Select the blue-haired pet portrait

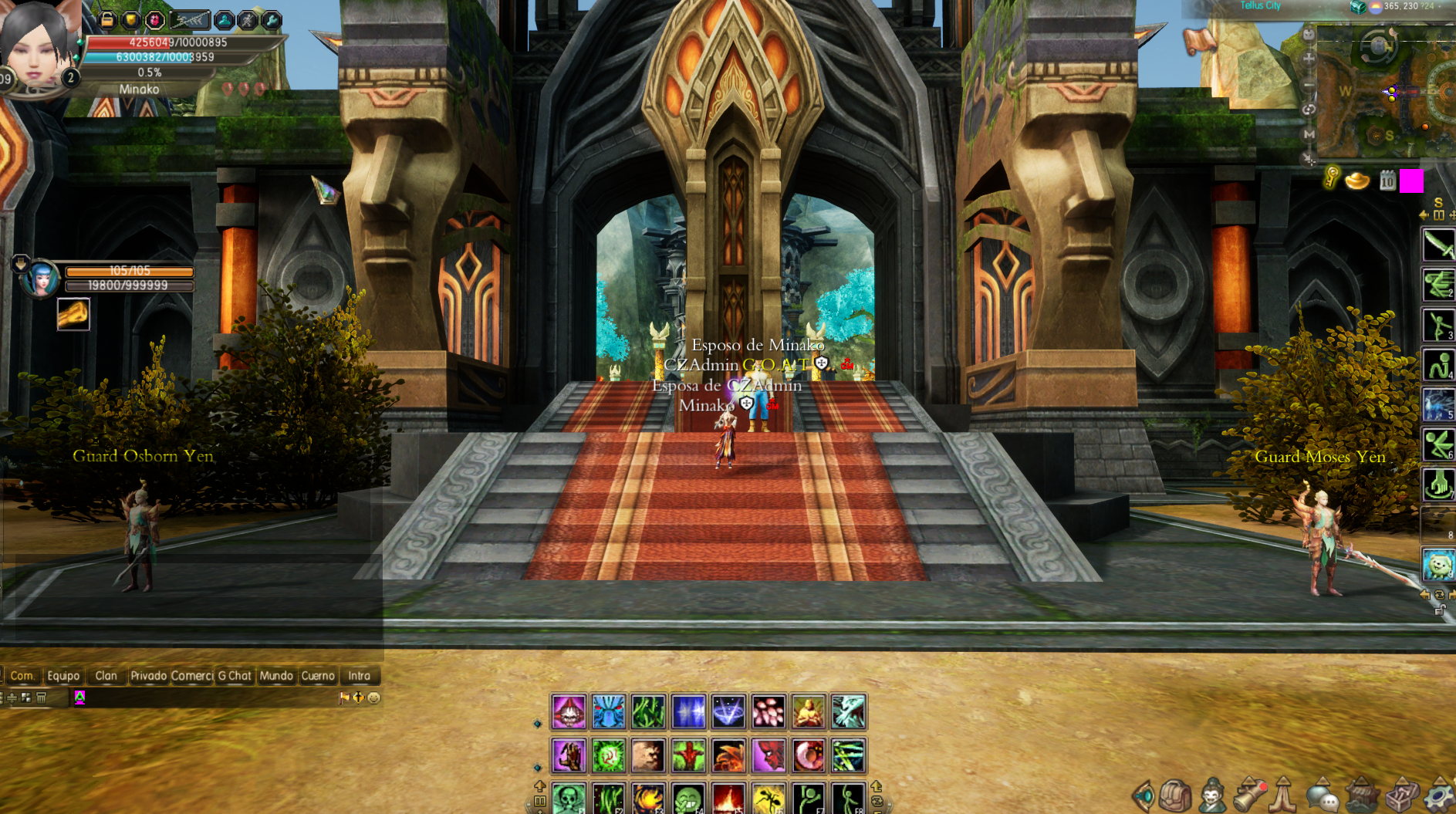point(40,279)
